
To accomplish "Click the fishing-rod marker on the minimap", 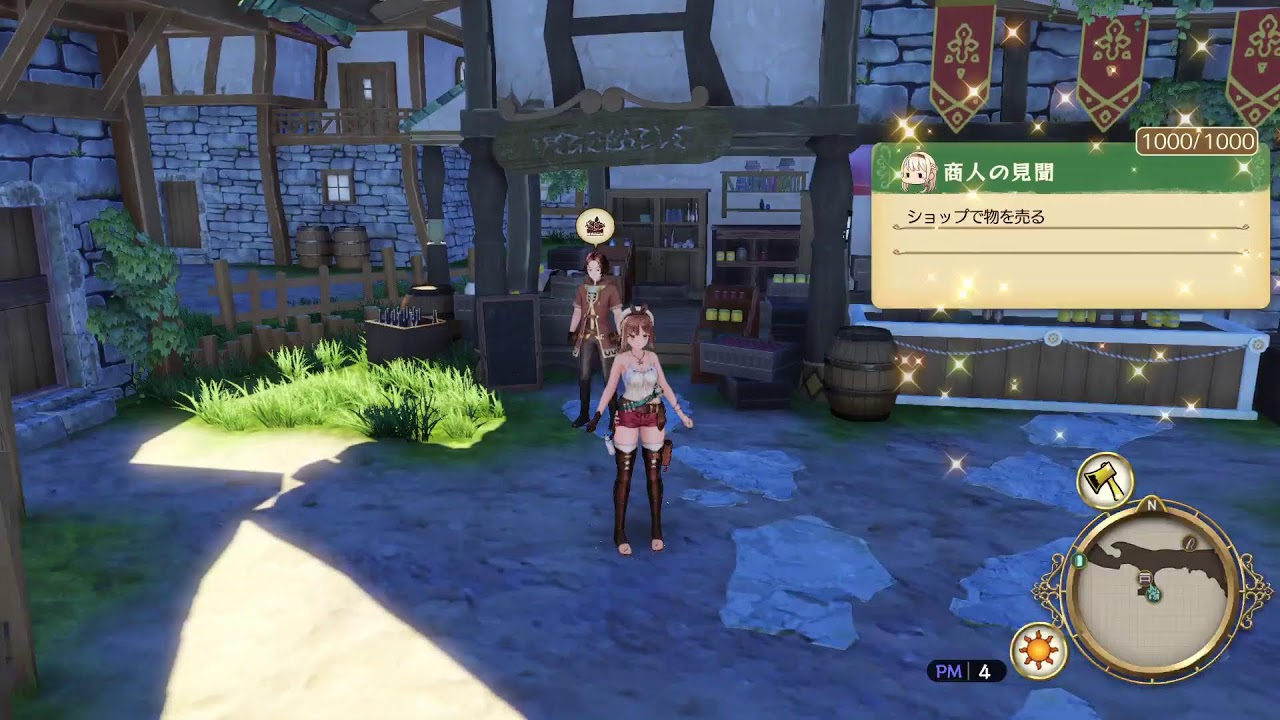I will click(1190, 543).
